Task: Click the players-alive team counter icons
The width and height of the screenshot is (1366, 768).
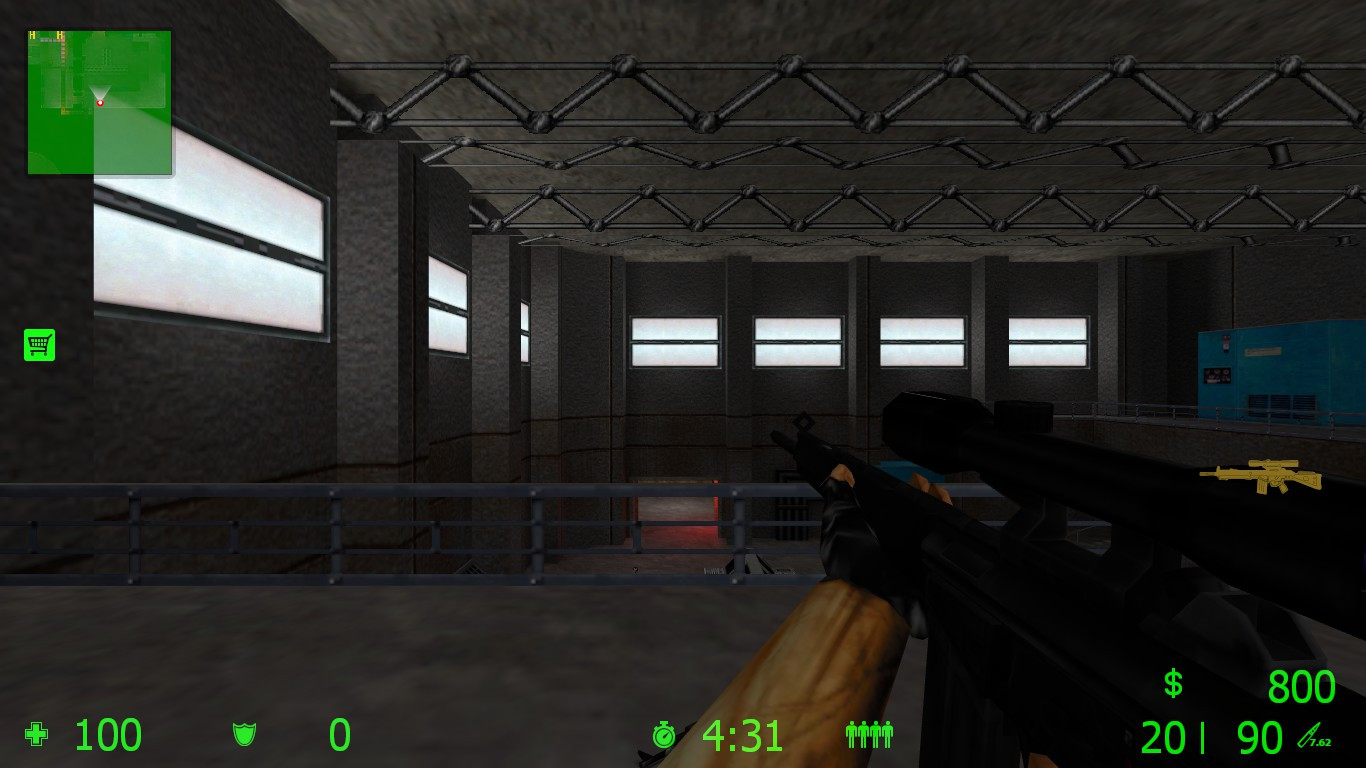Action: [x=868, y=734]
